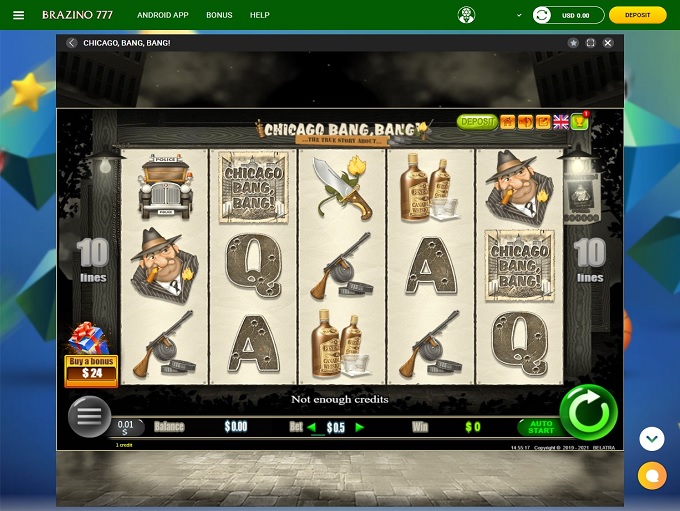Viewport: 680px width, 511px height.
Task: Go to the game's home icon
Action: (x=507, y=122)
